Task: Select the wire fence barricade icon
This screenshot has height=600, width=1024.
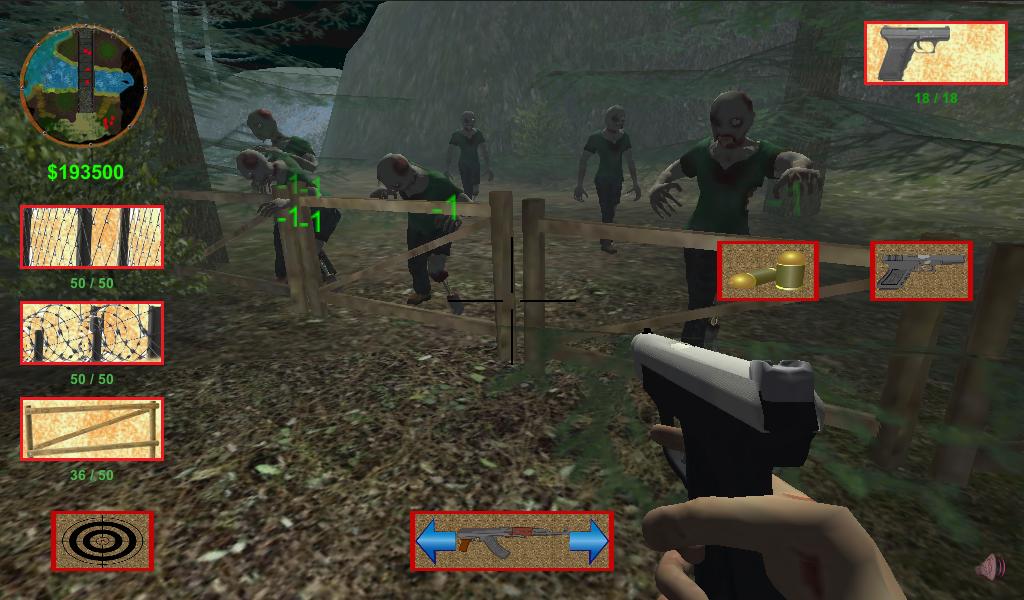Action: [x=92, y=237]
